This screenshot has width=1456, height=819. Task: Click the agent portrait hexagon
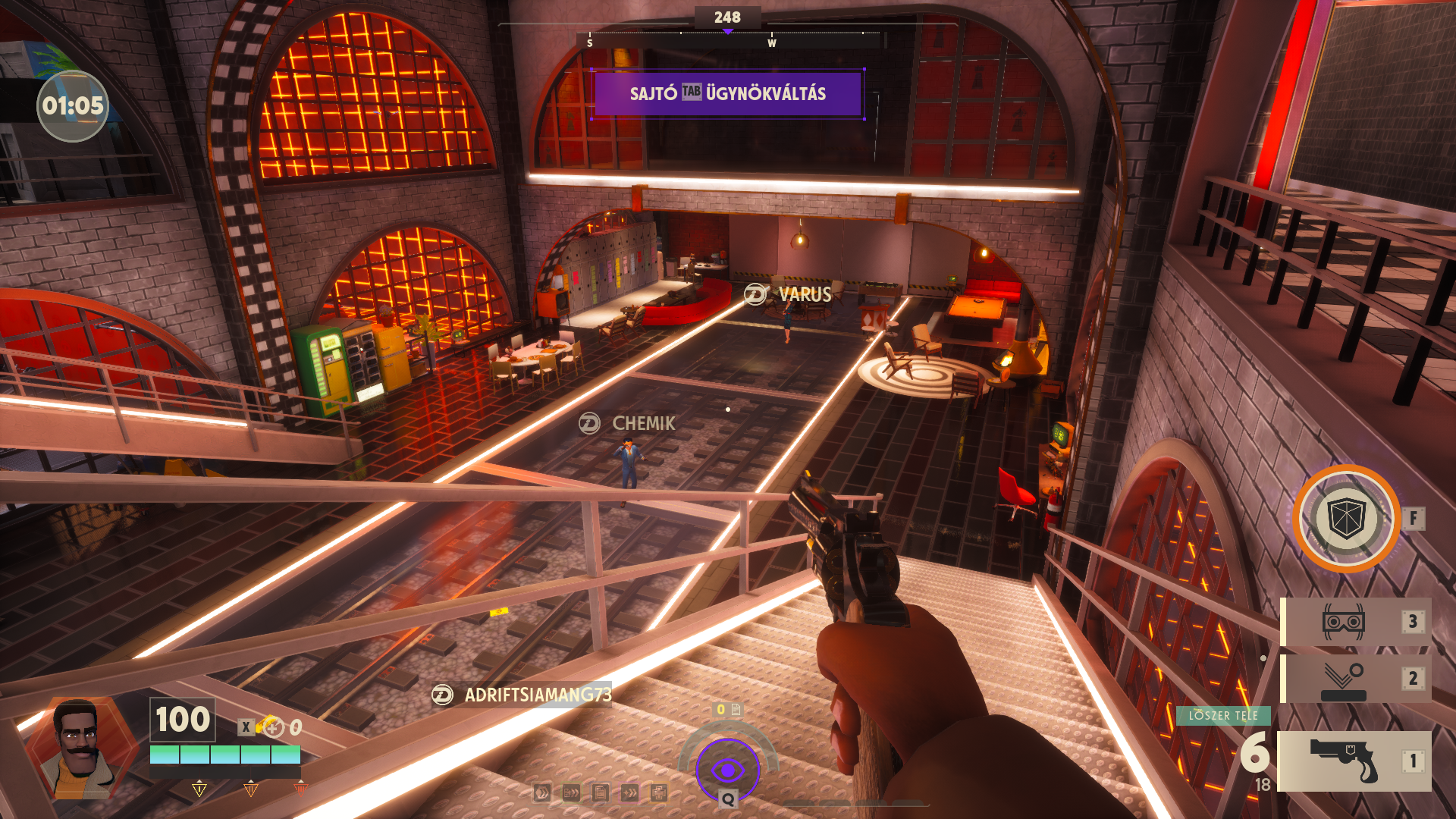(82, 747)
